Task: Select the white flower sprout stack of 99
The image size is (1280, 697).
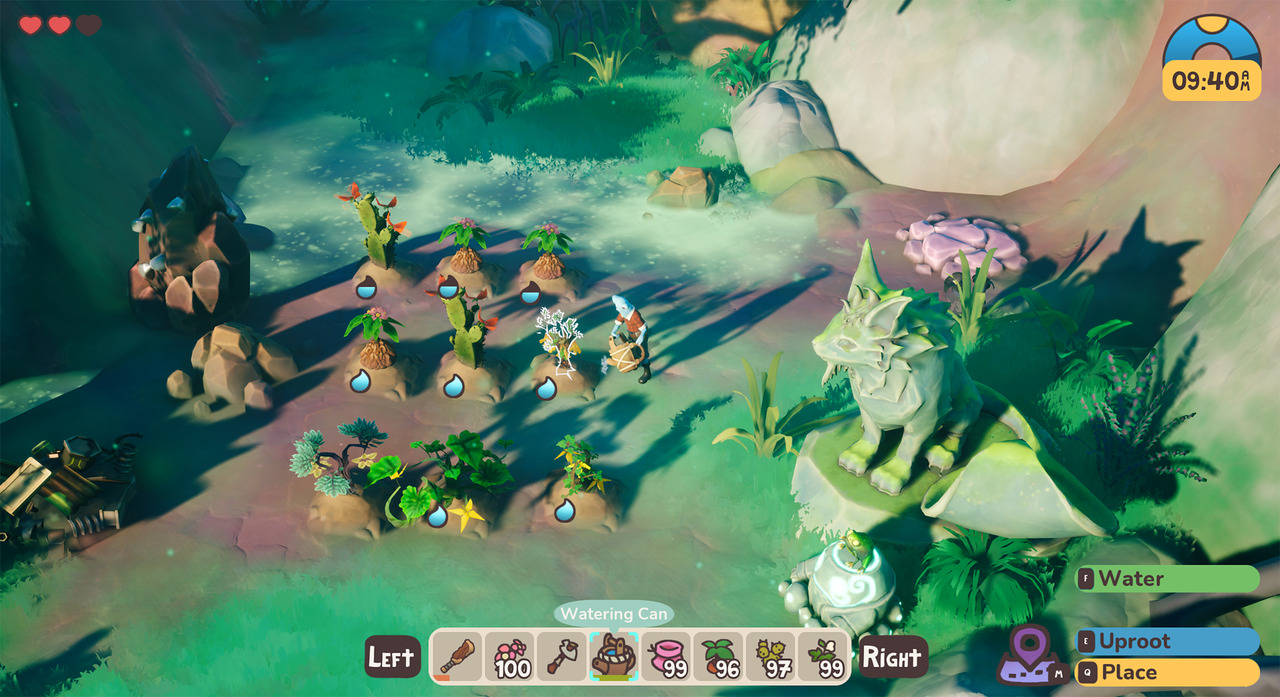Action: 823,657
